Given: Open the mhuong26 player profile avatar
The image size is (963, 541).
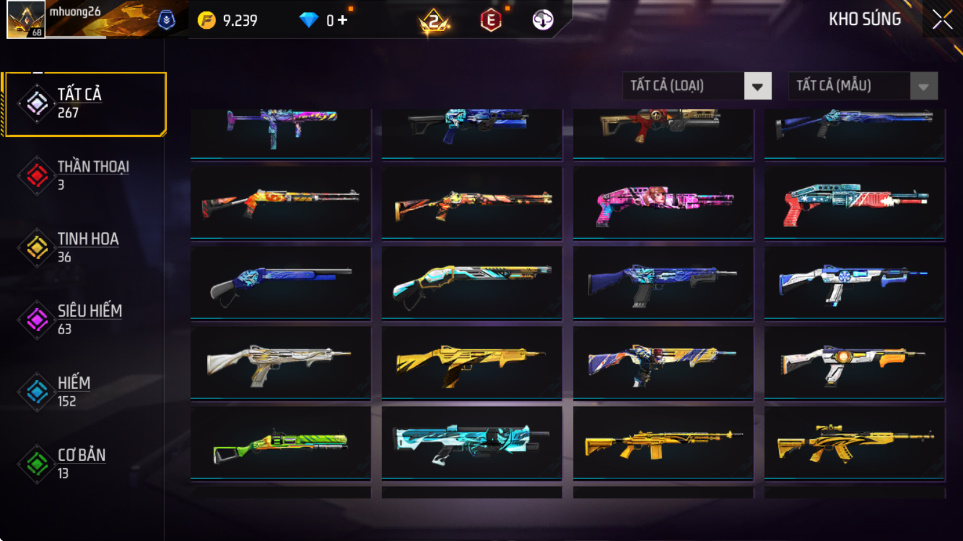Looking at the screenshot, I should click(25, 20).
